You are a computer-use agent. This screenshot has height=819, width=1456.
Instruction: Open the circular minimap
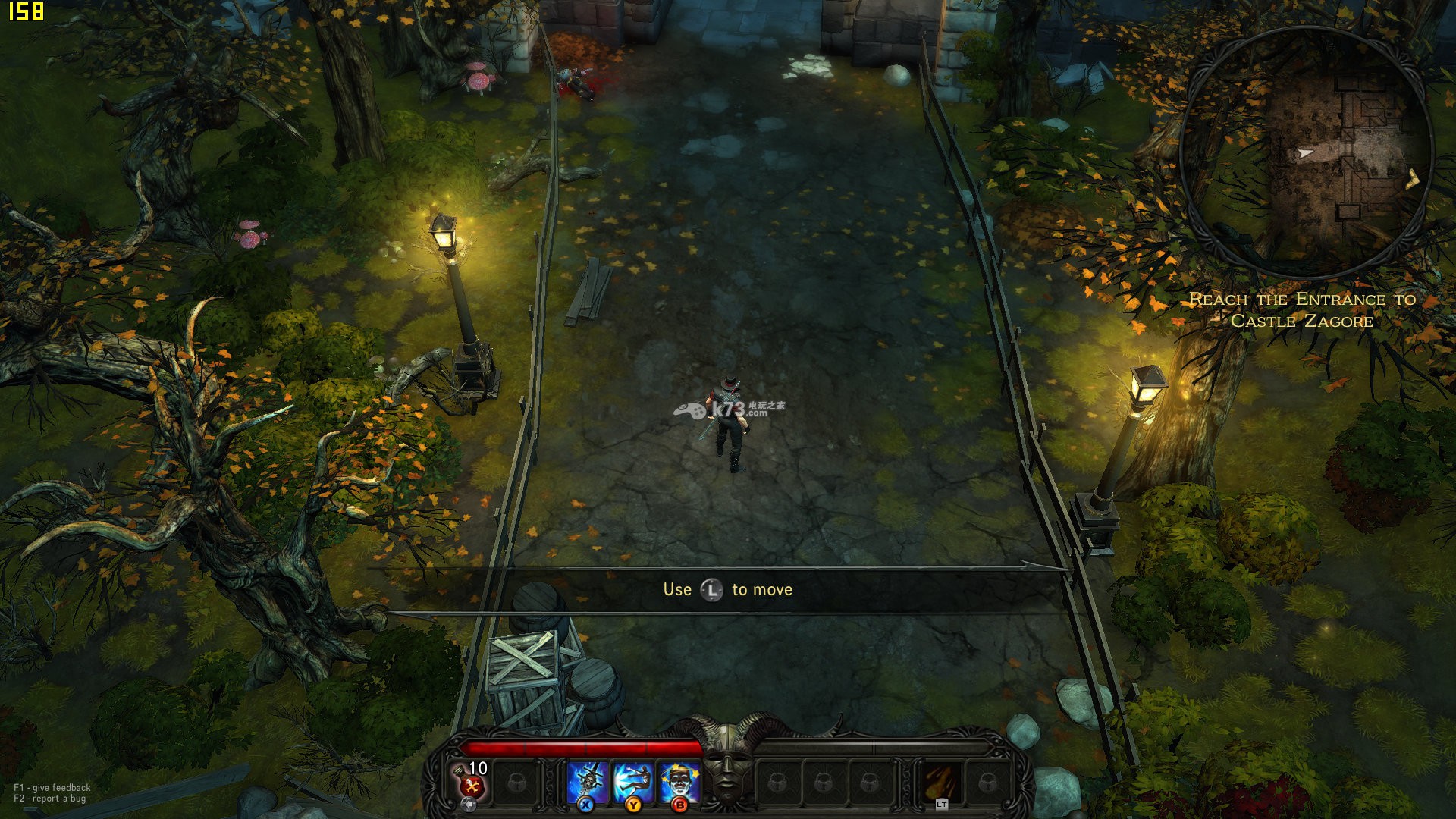1304,153
